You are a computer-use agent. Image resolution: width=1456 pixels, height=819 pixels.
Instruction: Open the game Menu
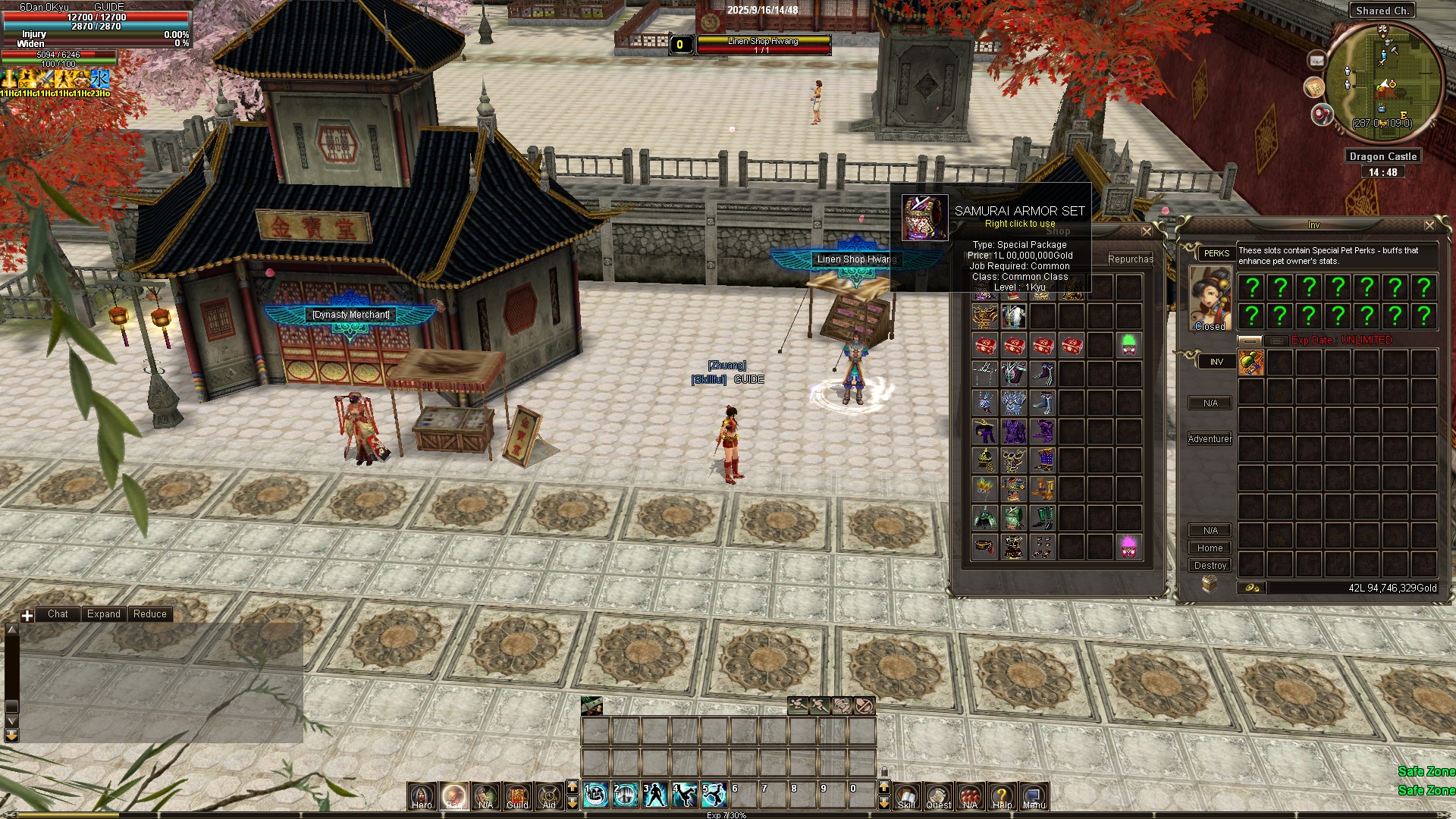pos(1034,795)
